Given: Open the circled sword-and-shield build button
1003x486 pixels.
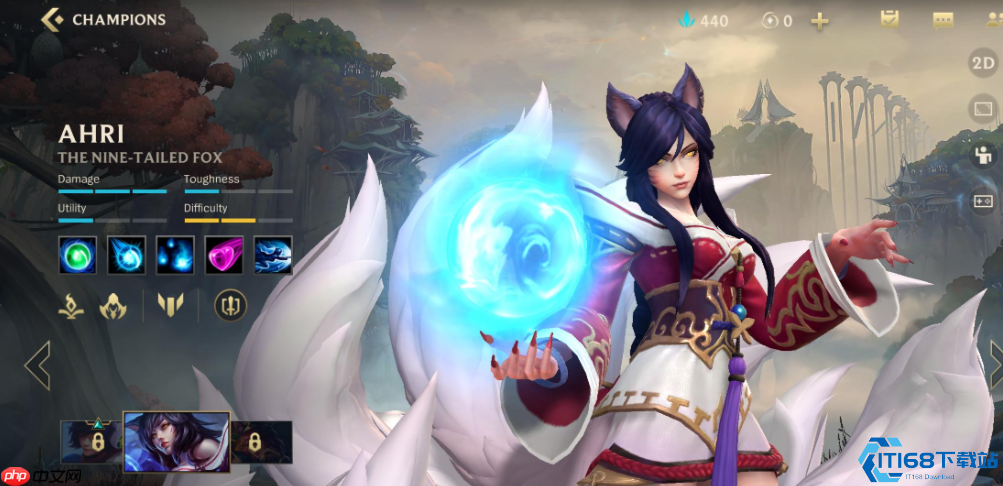Looking at the screenshot, I should pos(230,305).
